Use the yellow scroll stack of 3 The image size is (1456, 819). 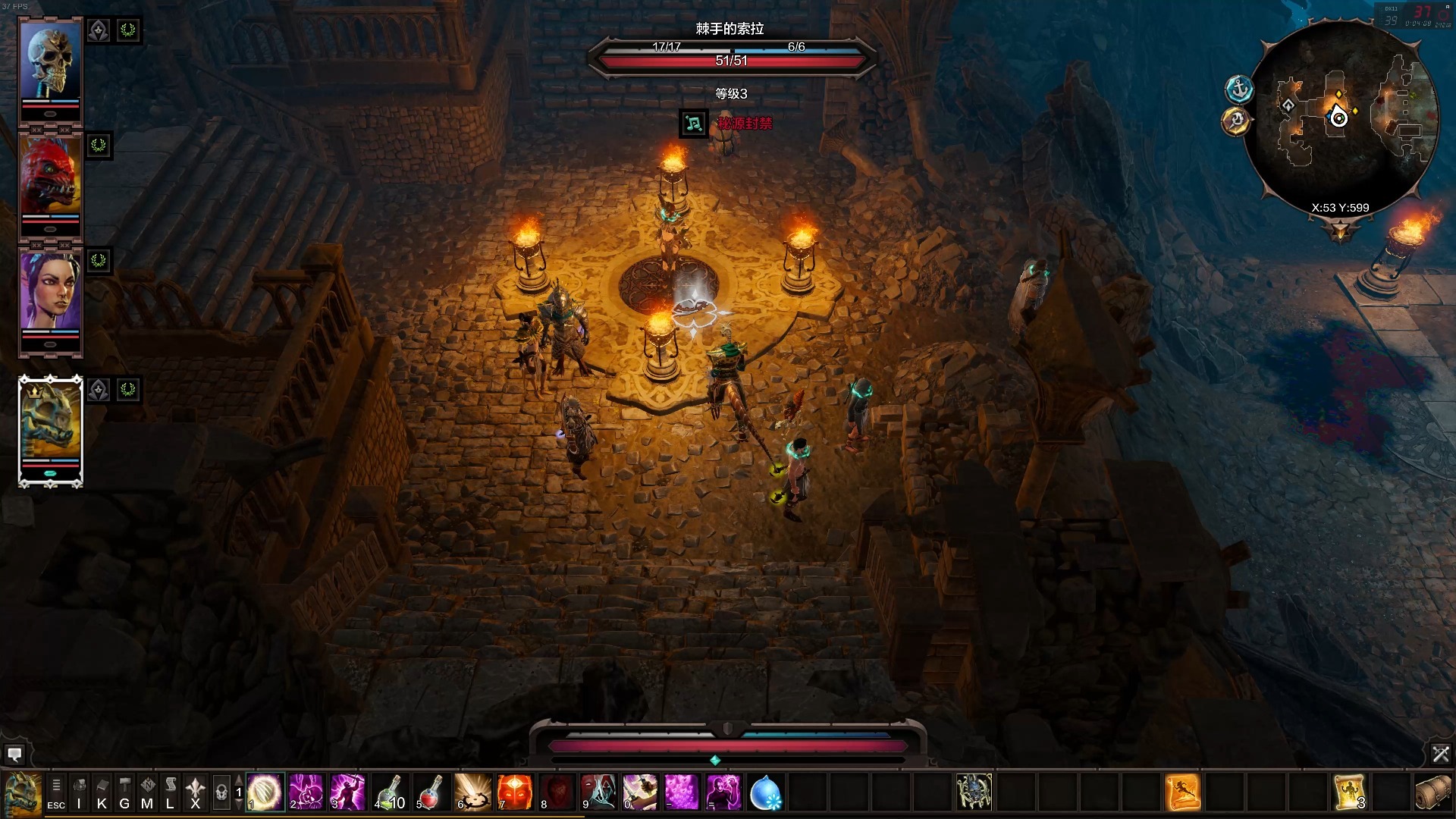pos(1349,792)
